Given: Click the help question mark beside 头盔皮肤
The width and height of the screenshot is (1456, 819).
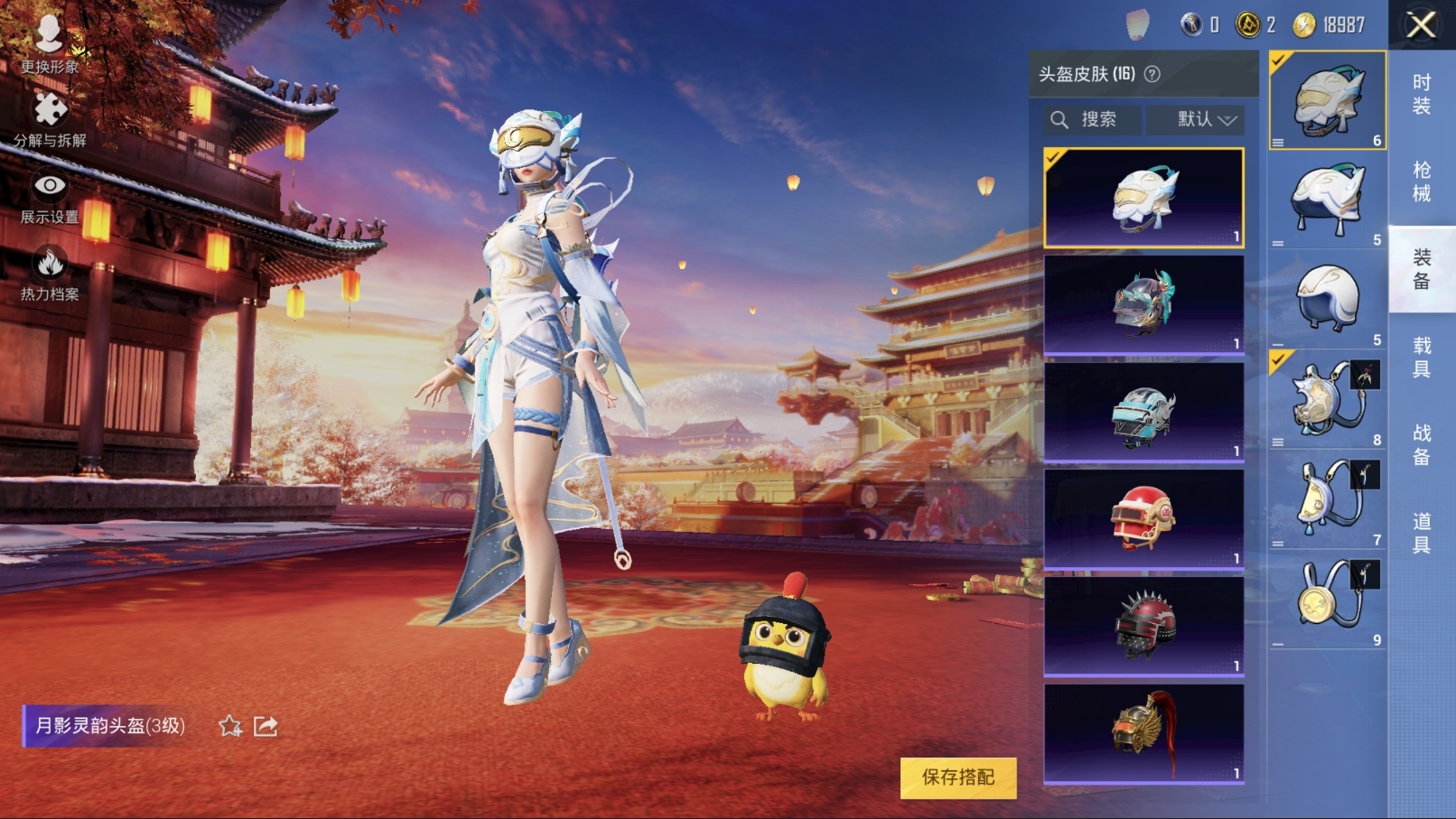Looking at the screenshot, I should coord(1153,74).
